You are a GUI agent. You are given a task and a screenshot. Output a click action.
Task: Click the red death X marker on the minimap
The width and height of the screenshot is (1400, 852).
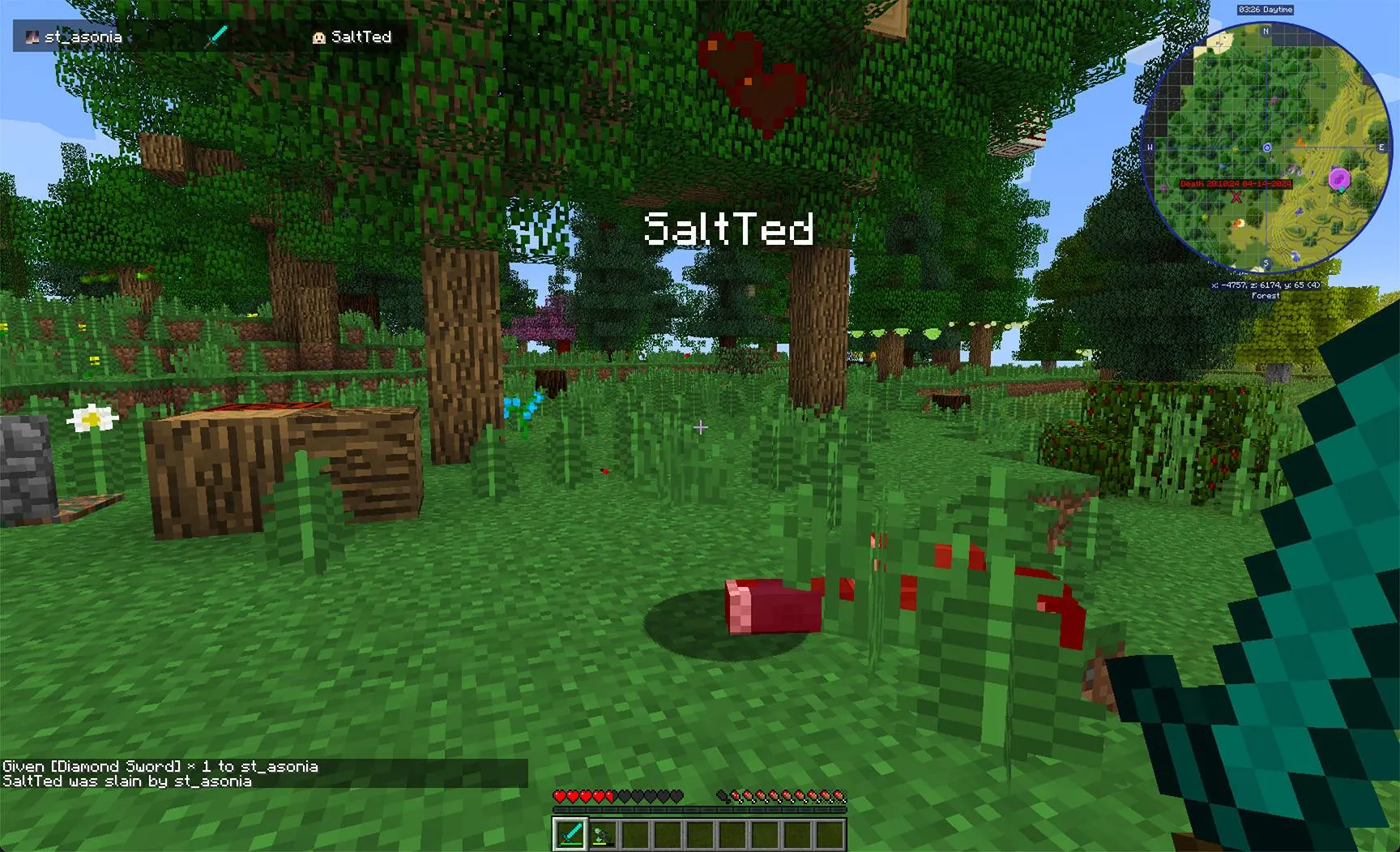click(x=1235, y=197)
